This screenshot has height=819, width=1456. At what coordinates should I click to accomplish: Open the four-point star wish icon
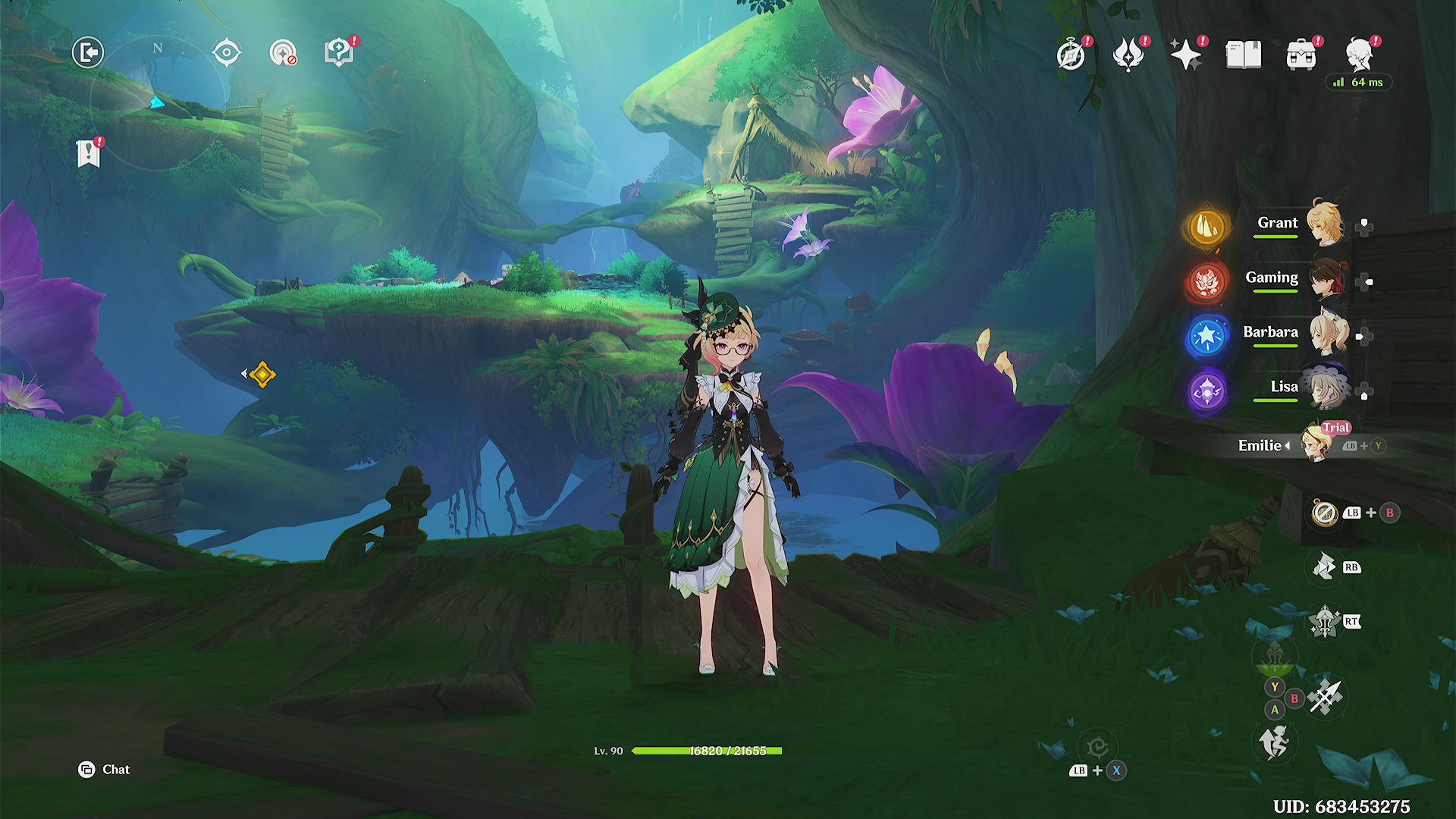coord(1186,55)
